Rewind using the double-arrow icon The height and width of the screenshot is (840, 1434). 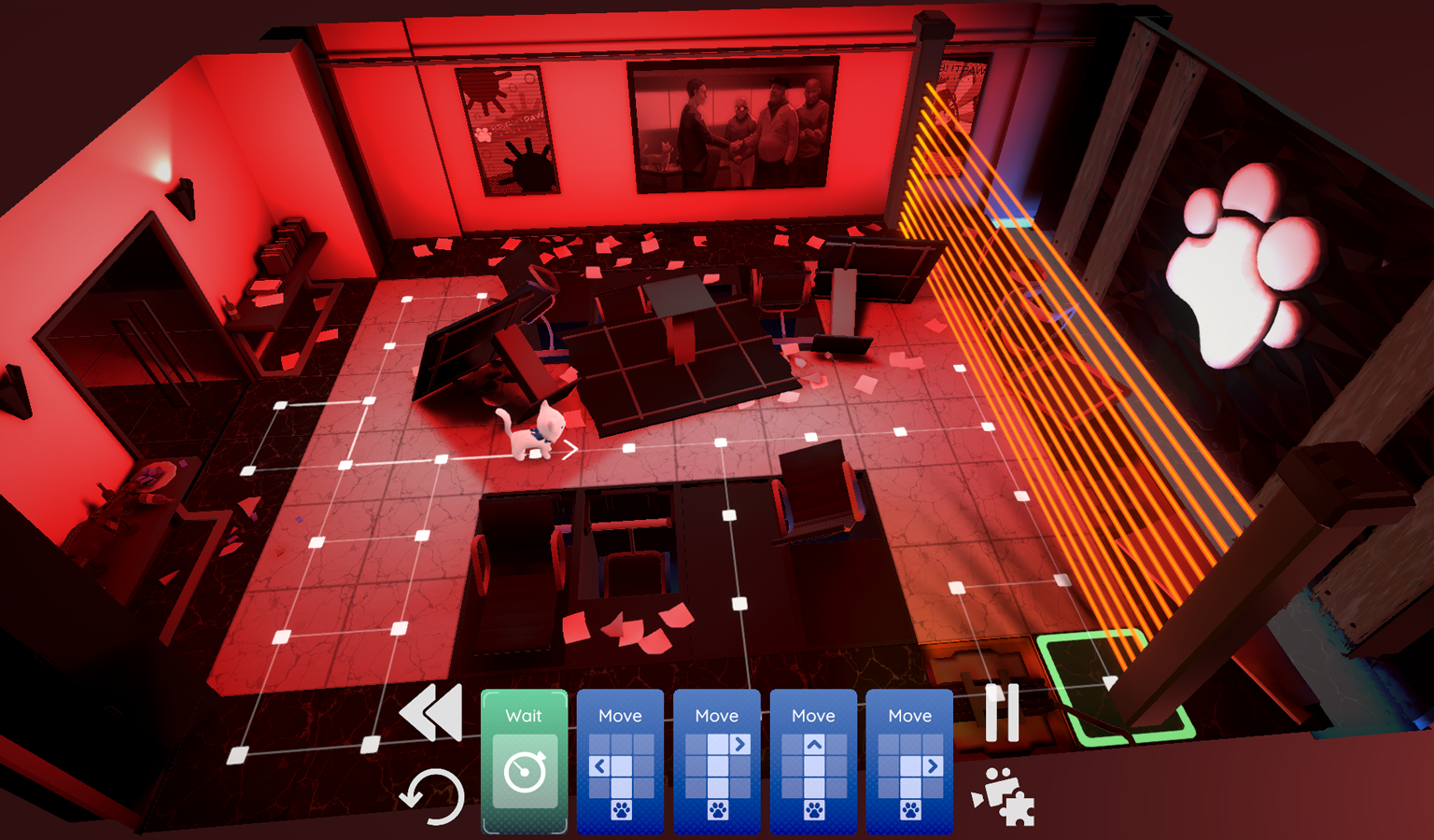coord(431,714)
